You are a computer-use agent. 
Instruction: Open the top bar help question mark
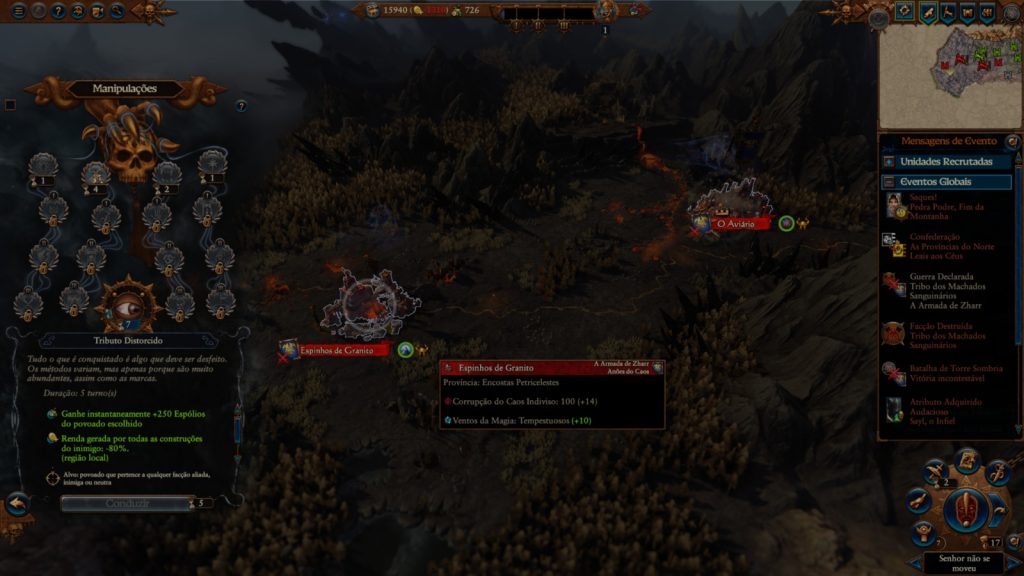(58, 11)
